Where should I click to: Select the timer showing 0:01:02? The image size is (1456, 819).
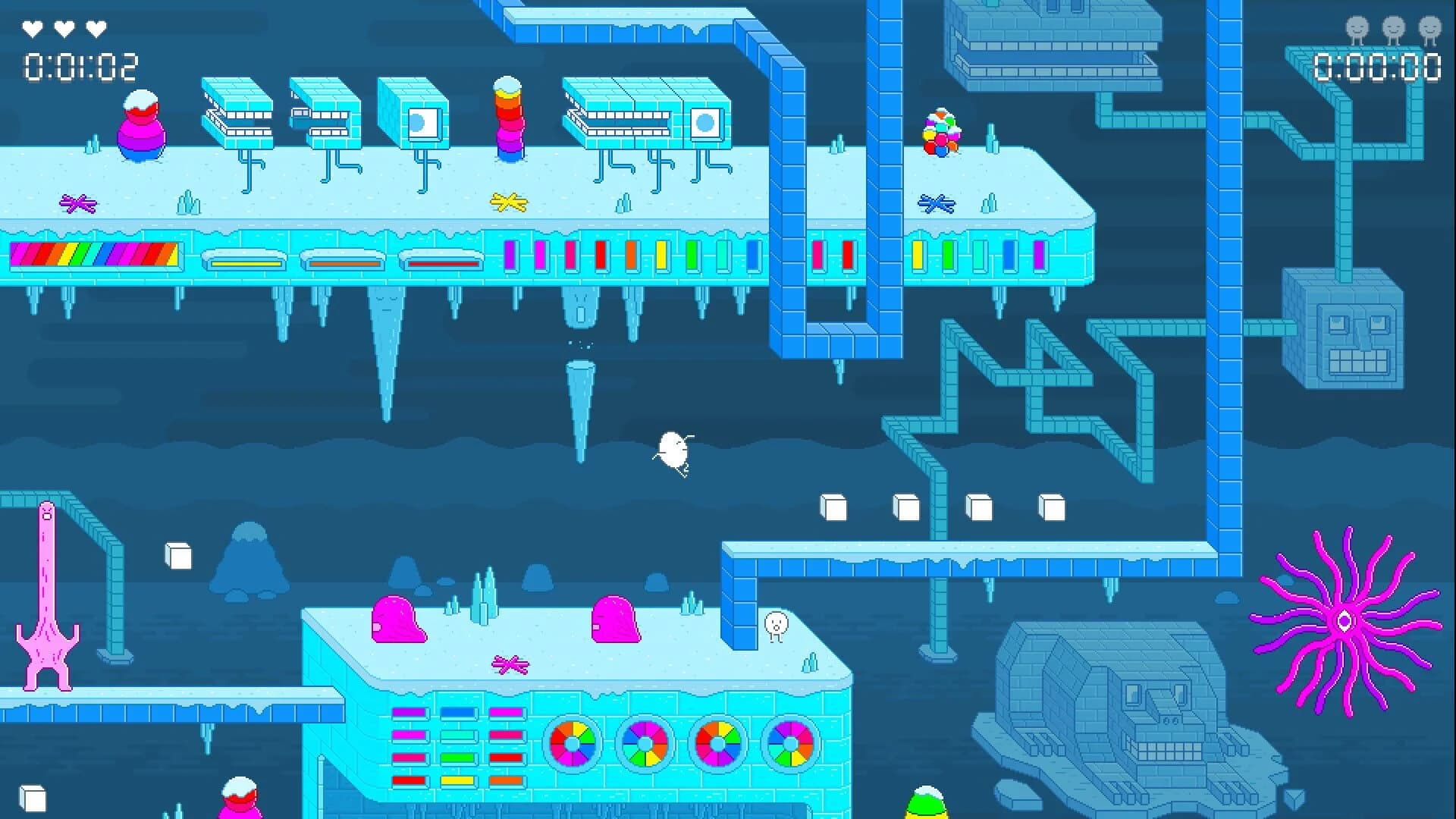pyautogui.click(x=80, y=64)
